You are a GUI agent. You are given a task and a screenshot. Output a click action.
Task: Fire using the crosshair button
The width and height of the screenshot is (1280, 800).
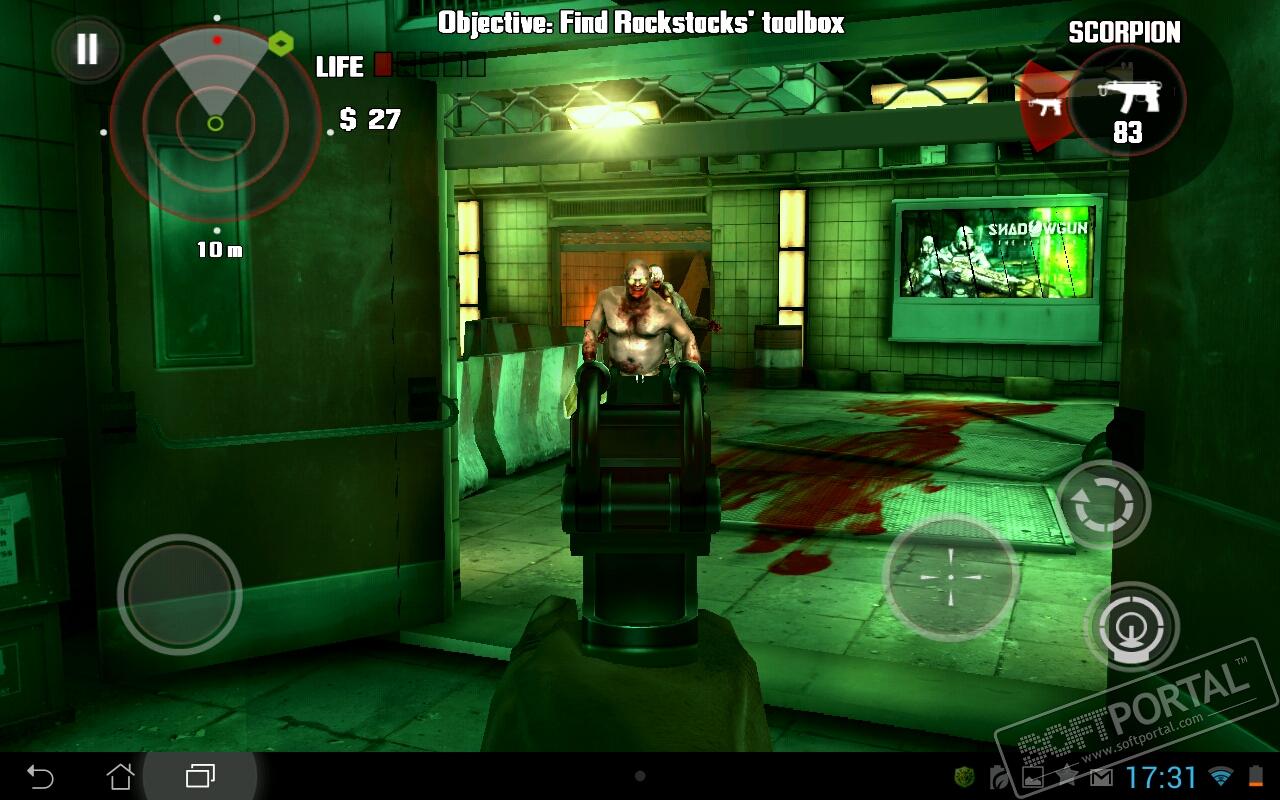[x=950, y=578]
